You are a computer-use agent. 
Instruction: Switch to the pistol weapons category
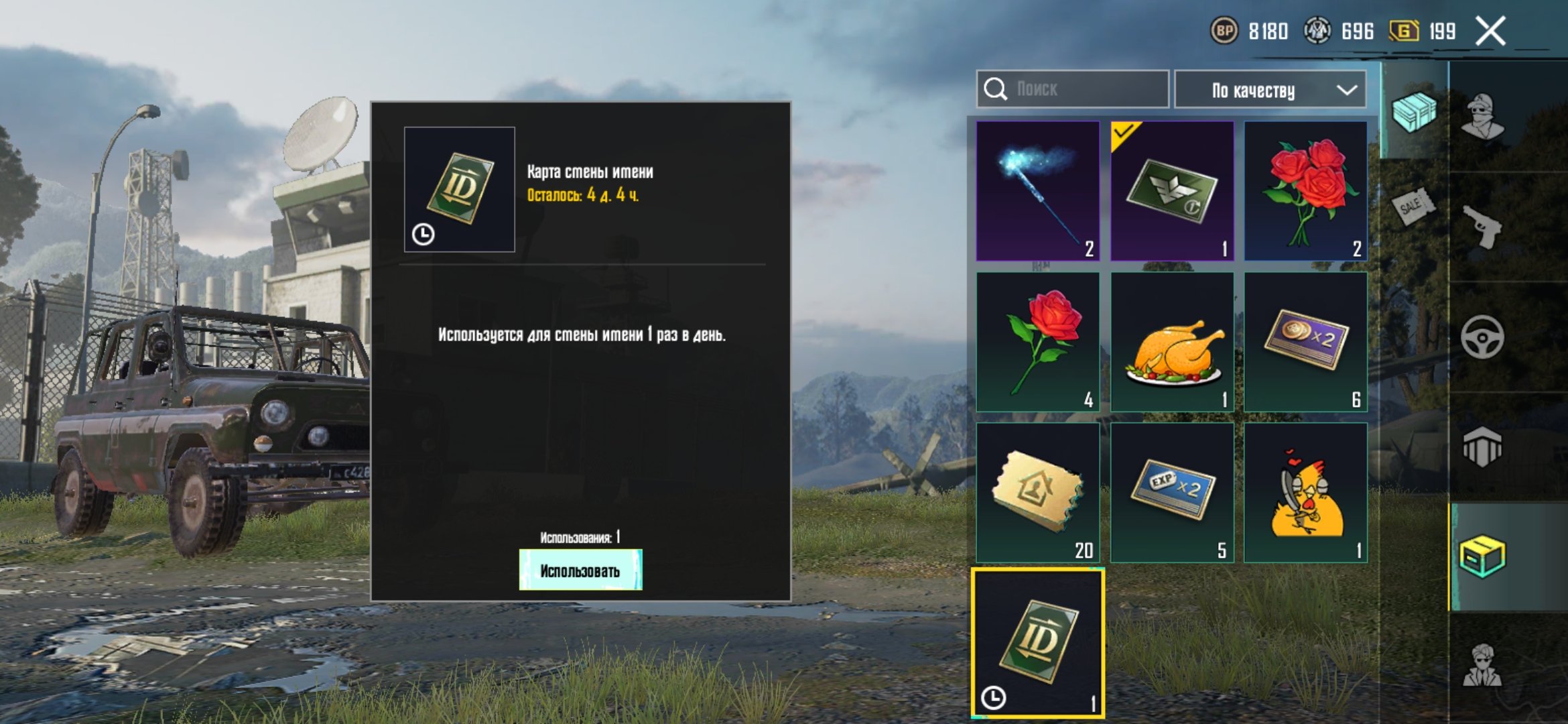coord(1482,227)
